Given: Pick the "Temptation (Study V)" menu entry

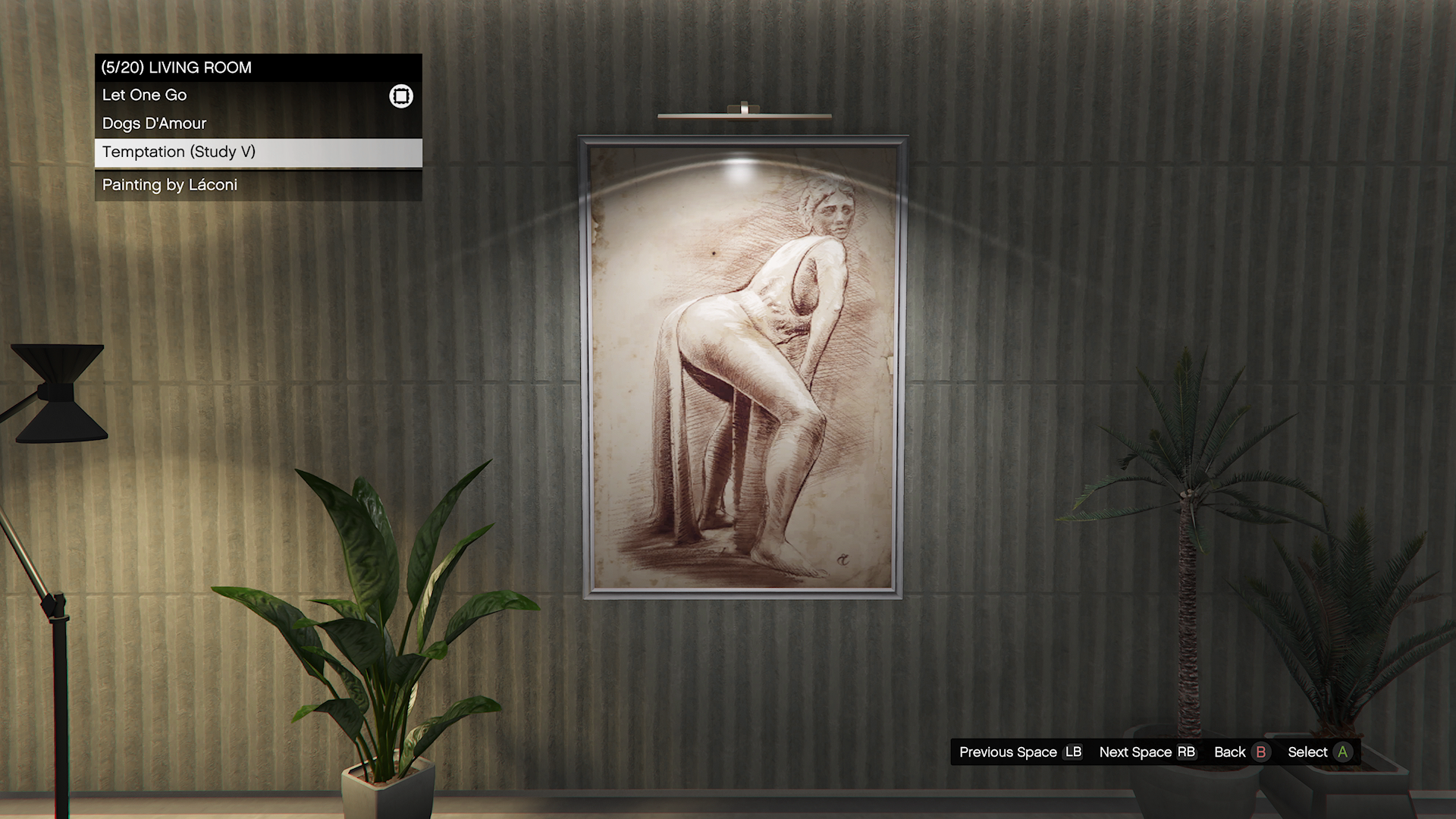Looking at the screenshot, I should [x=179, y=152].
